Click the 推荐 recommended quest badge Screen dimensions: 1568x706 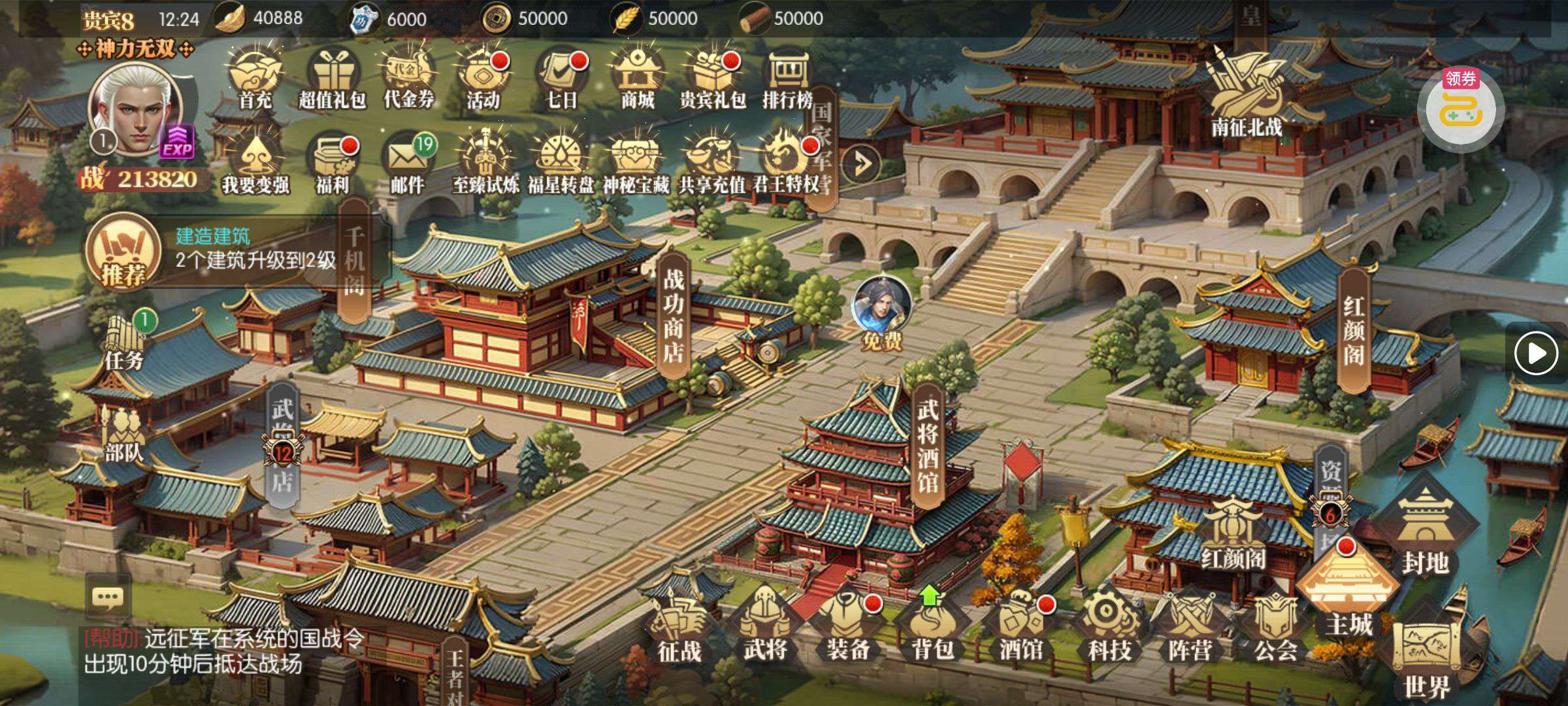[x=123, y=252]
